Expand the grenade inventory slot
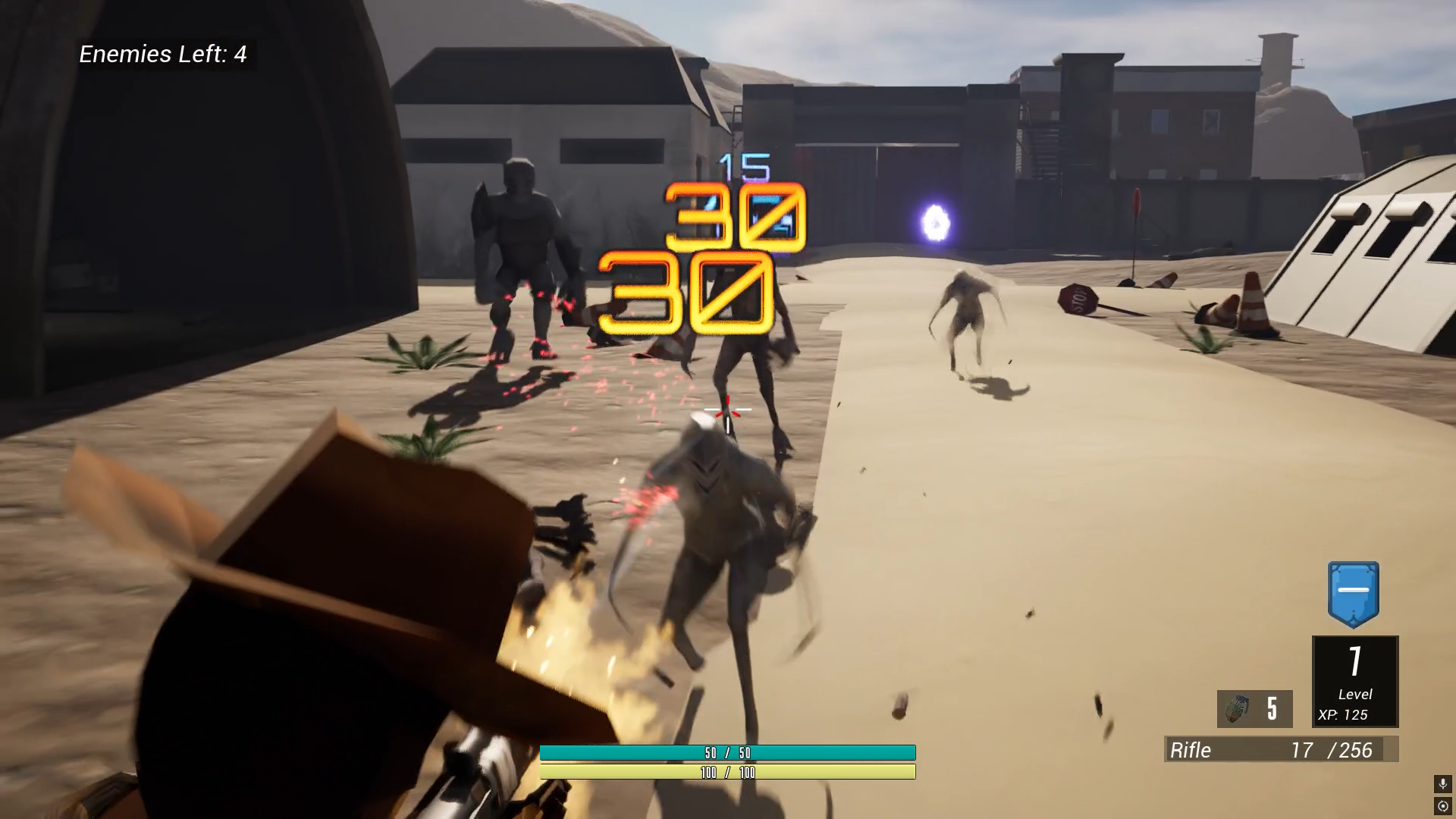1456x819 pixels. click(1254, 709)
